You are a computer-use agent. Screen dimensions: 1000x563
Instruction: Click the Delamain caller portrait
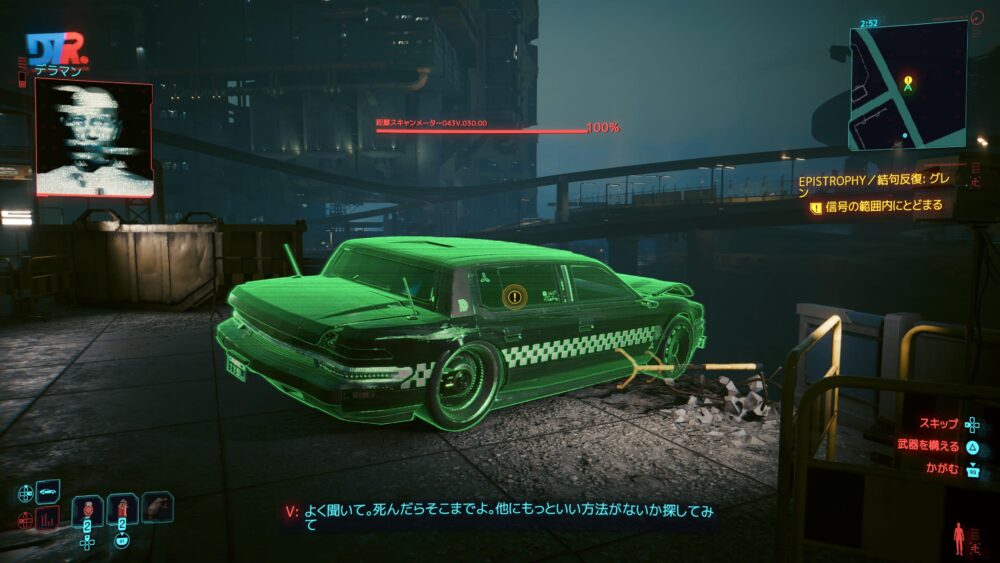[x=94, y=138]
